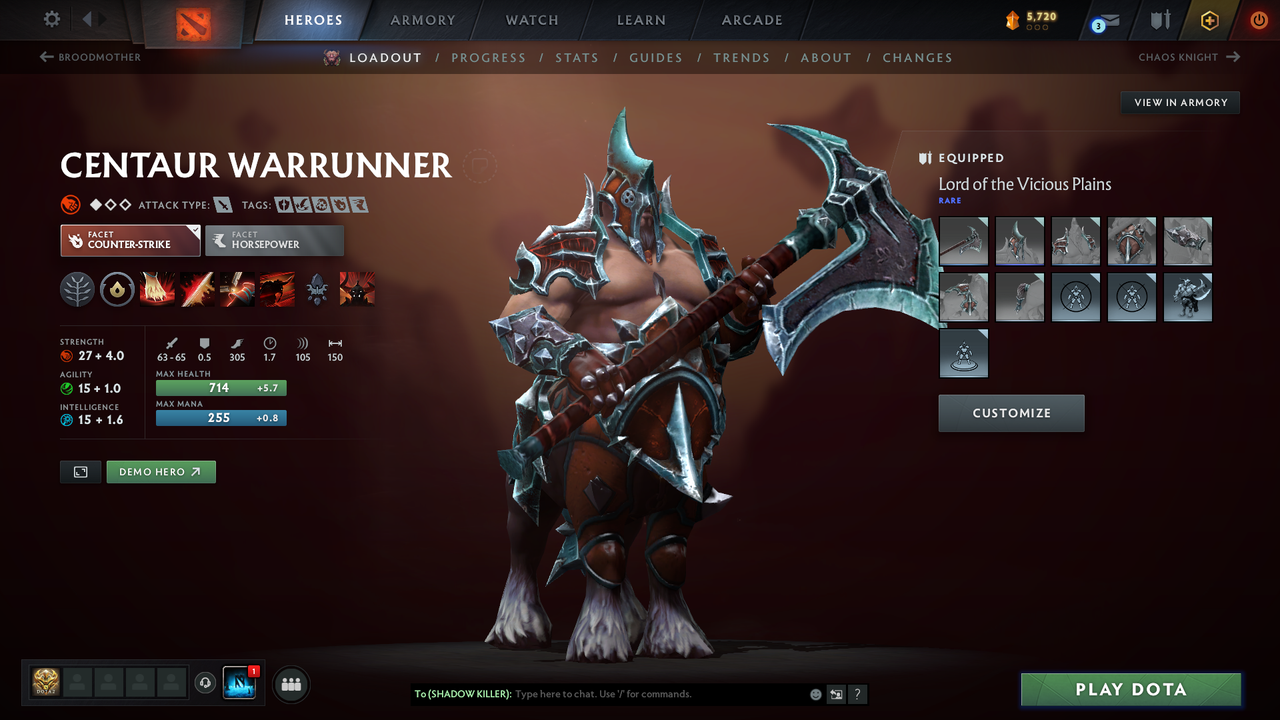
Task: Click the armory shield and sword icon
Action: tap(1160, 19)
